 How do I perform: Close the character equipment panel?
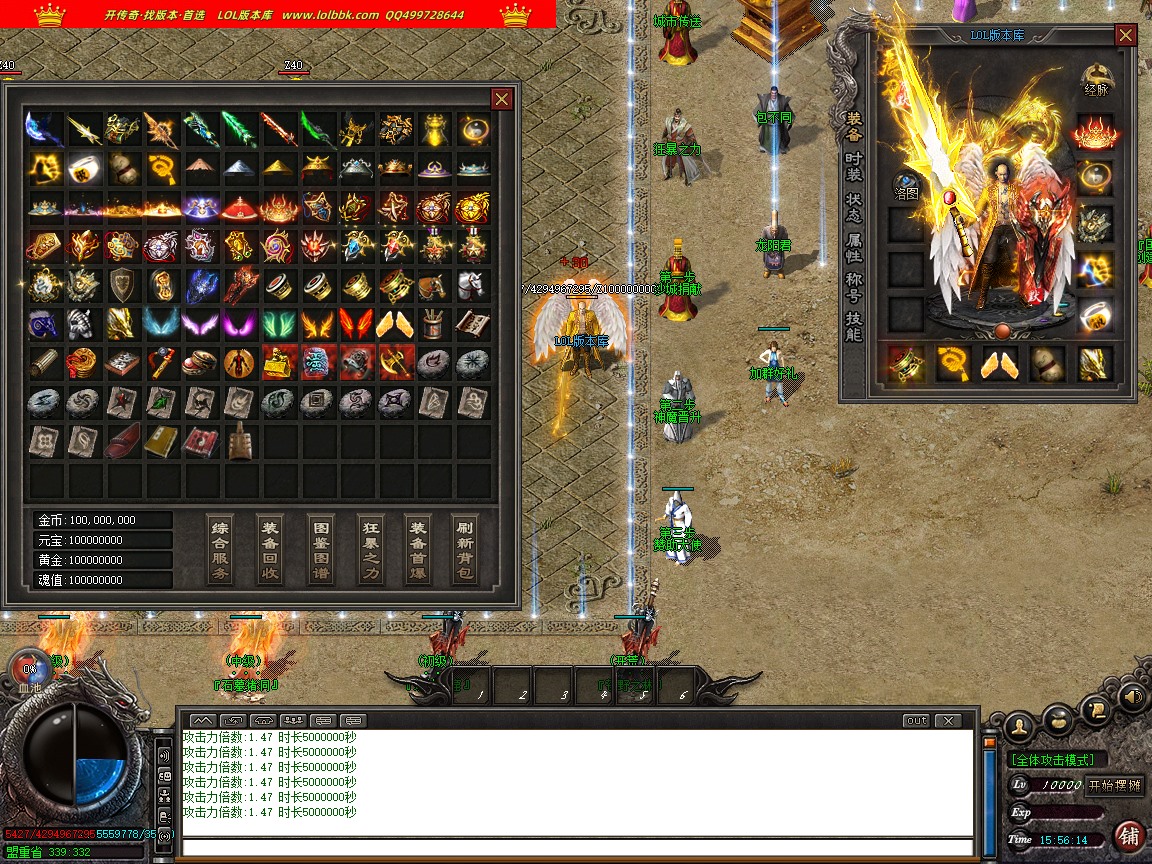pyautogui.click(x=1126, y=35)
